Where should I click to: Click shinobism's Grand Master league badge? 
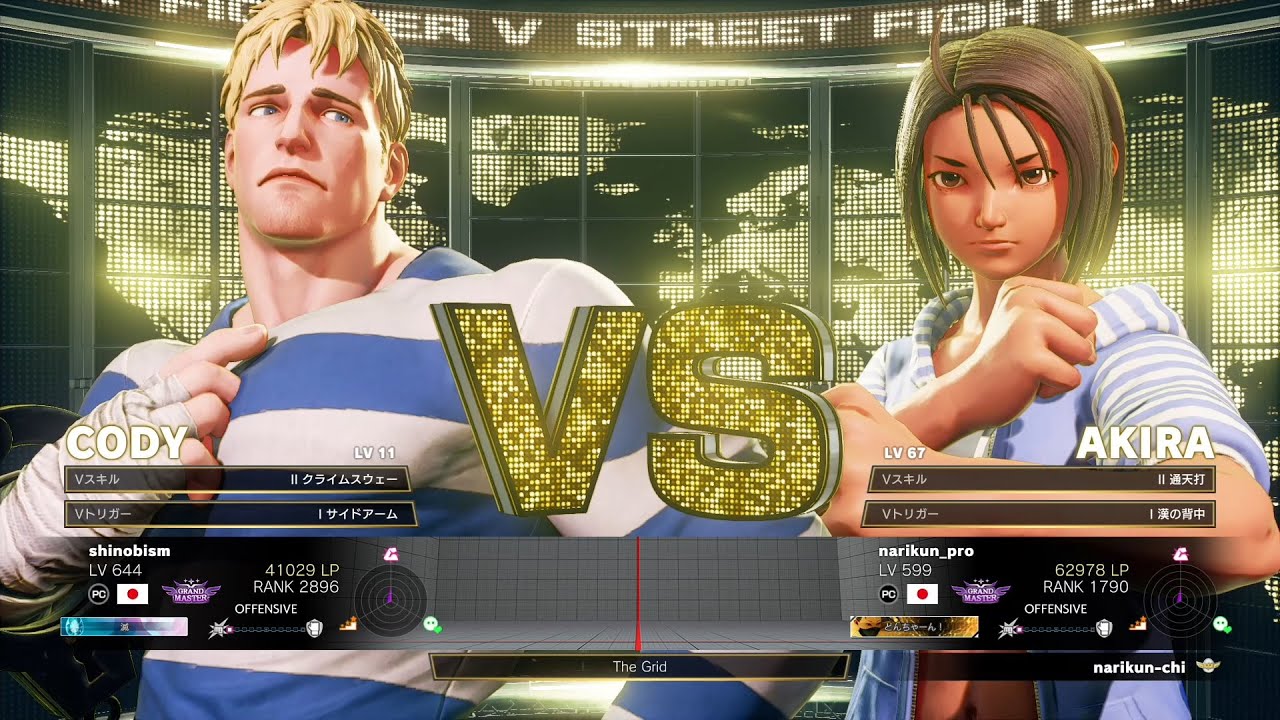pos(190,594)
